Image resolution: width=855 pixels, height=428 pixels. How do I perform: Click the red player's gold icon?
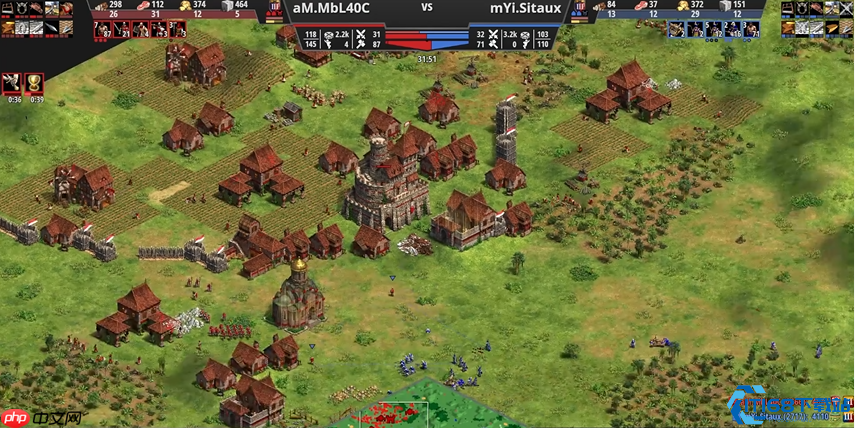(x=185, y=6)
